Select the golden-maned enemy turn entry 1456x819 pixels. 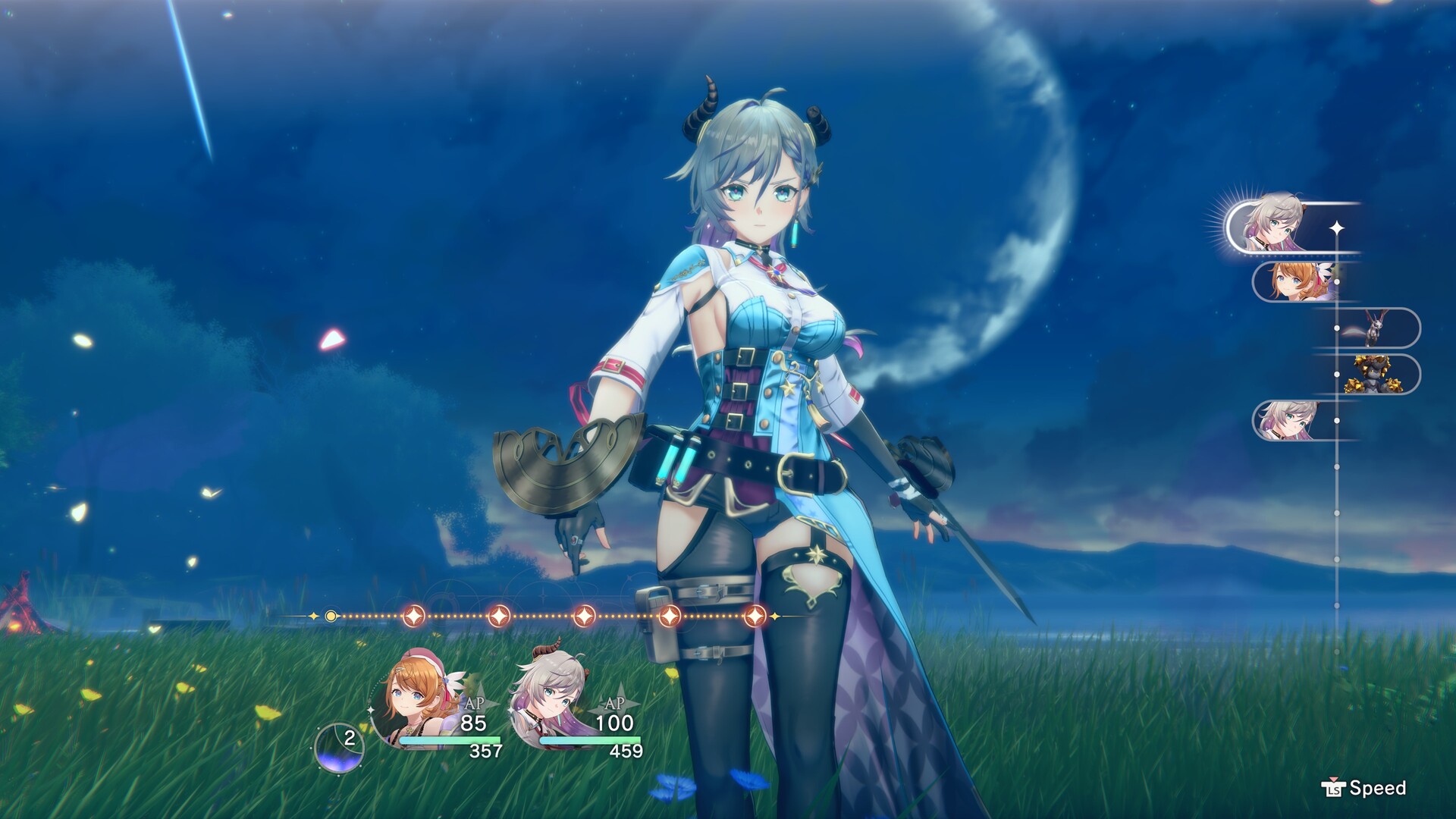[1374, 375]
